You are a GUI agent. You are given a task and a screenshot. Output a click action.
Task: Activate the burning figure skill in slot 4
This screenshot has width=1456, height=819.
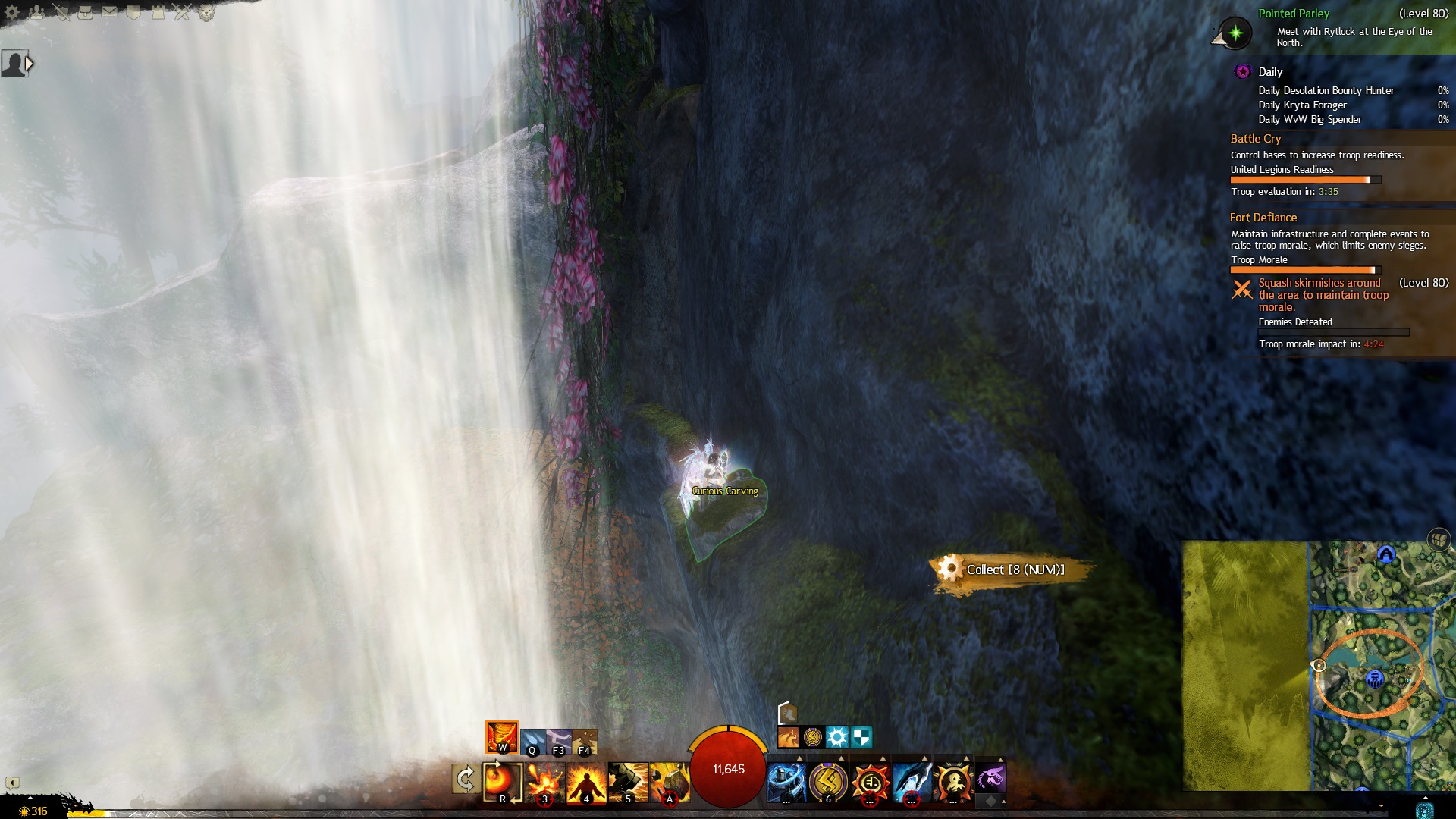pyautogui.click(x=586, y=782)
